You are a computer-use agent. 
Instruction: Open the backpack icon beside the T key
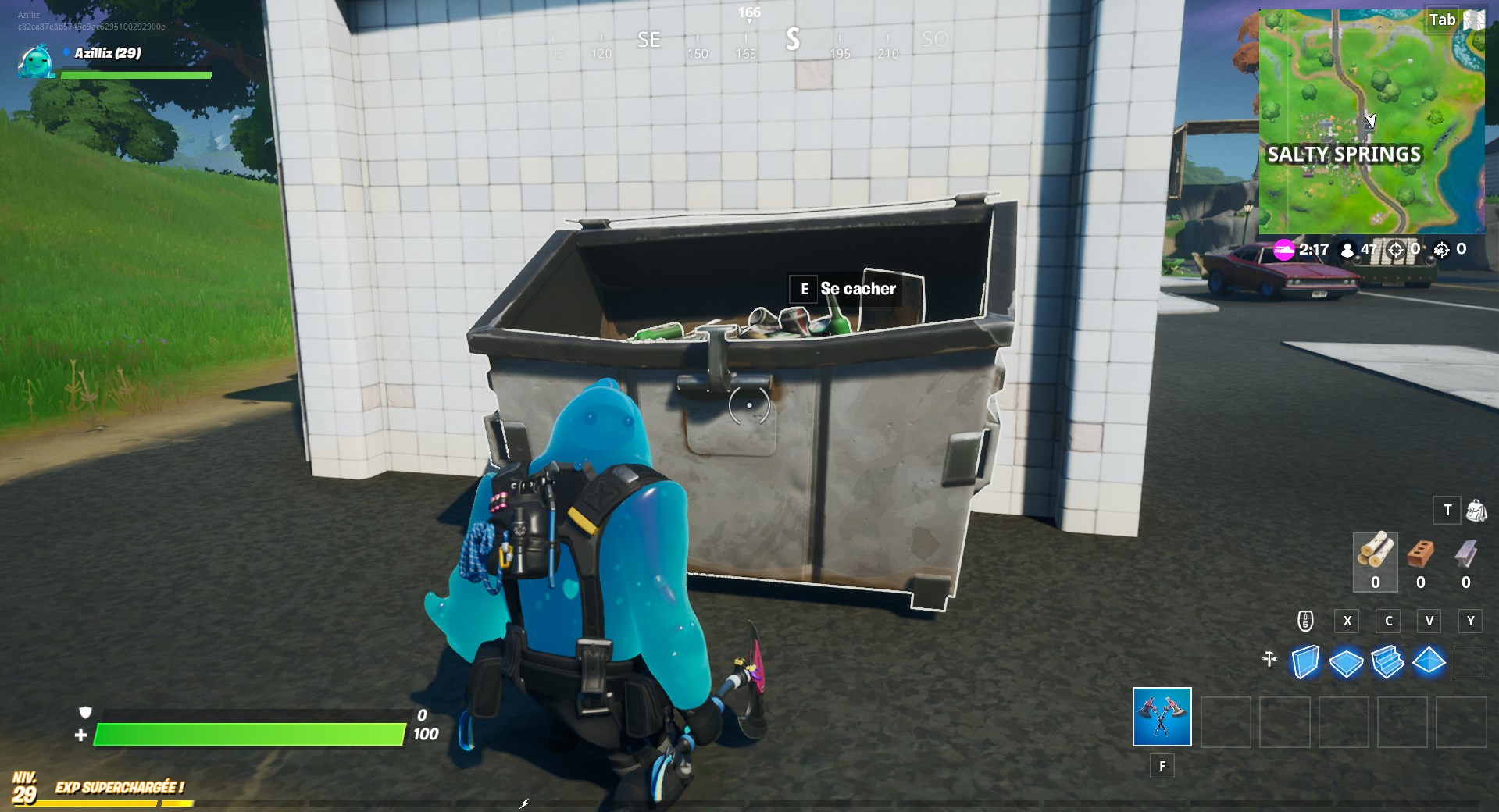tap(1476, 510)
